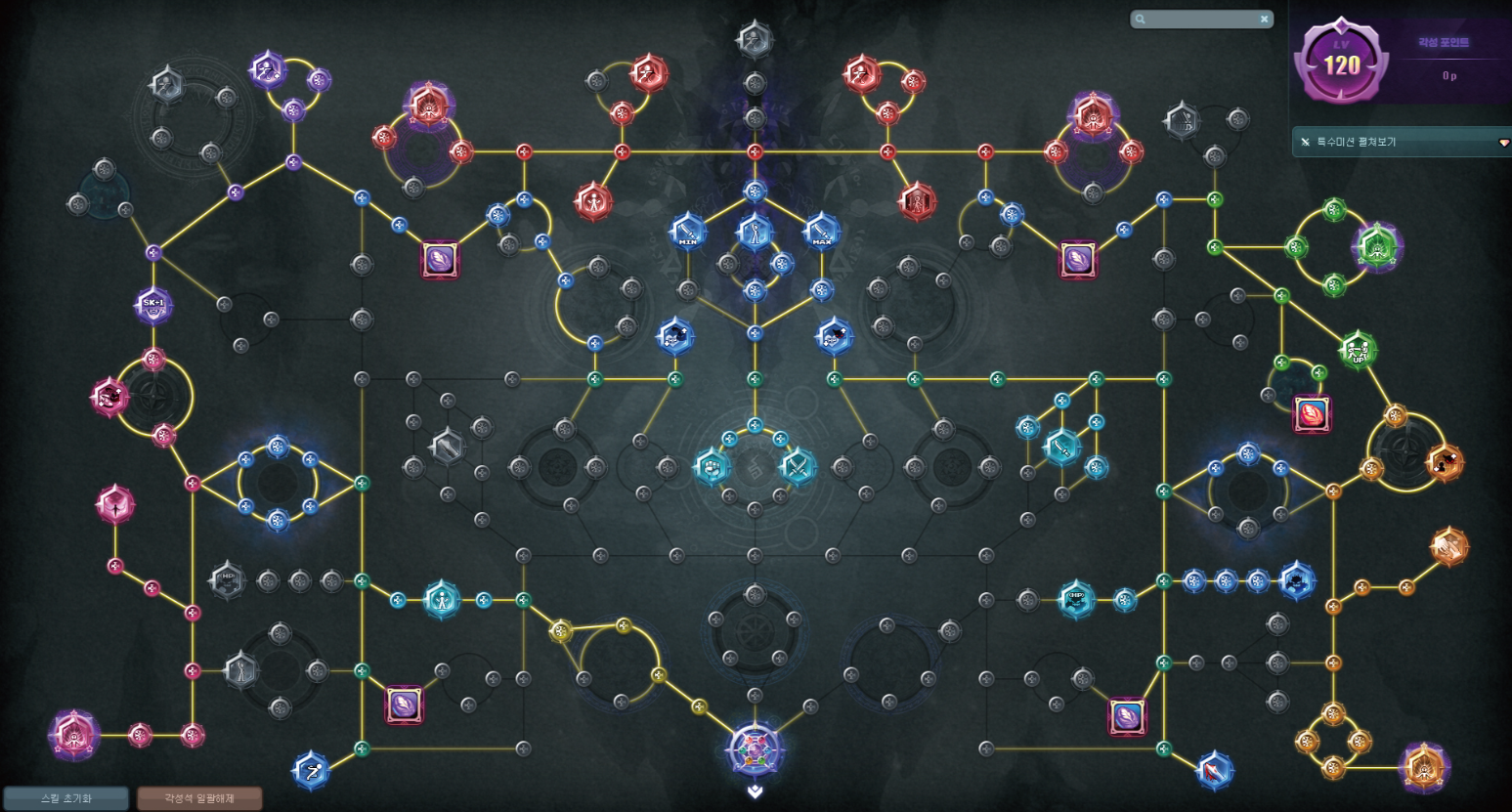The image size is (1512, 812).
Task: Select the green UP node
Action: (x=1358, y=350)
